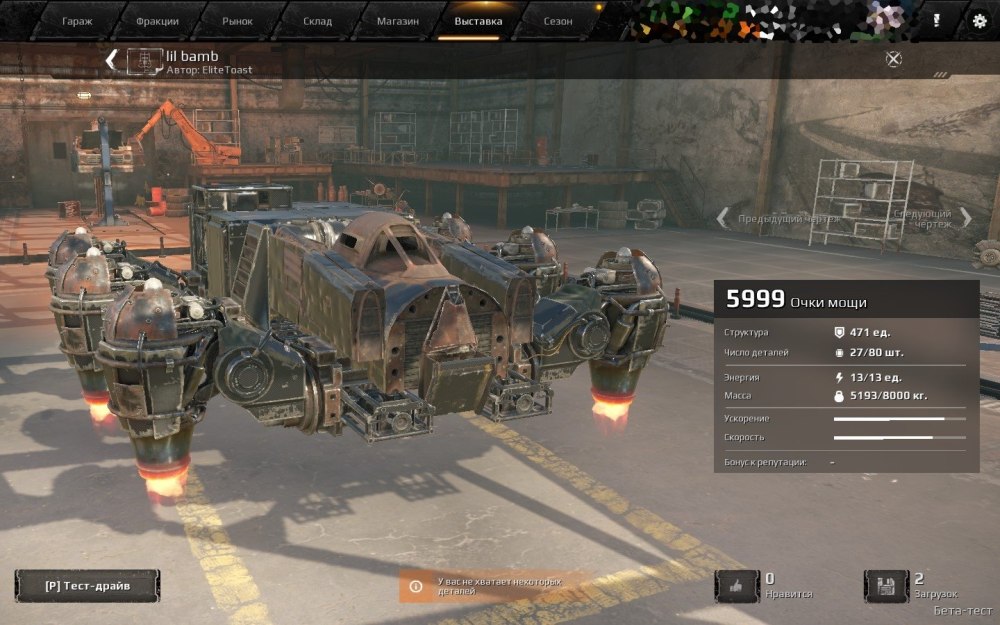Start the Тест-драйв

click(88, 585)
